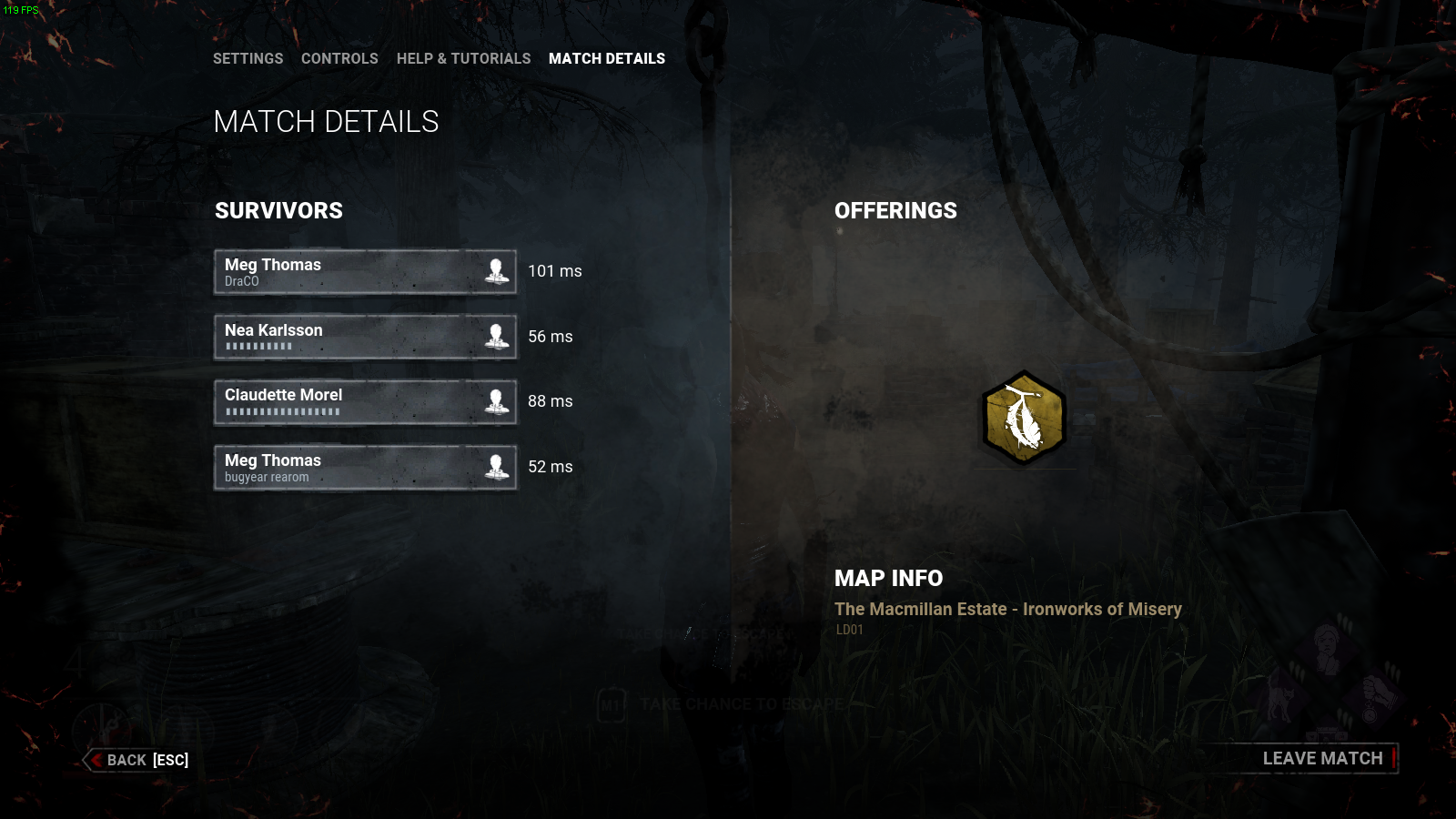The height and width of the screenshot is (819, 1456).
Task: Switch to the SETTINGS tab
Action: (248, 58)
